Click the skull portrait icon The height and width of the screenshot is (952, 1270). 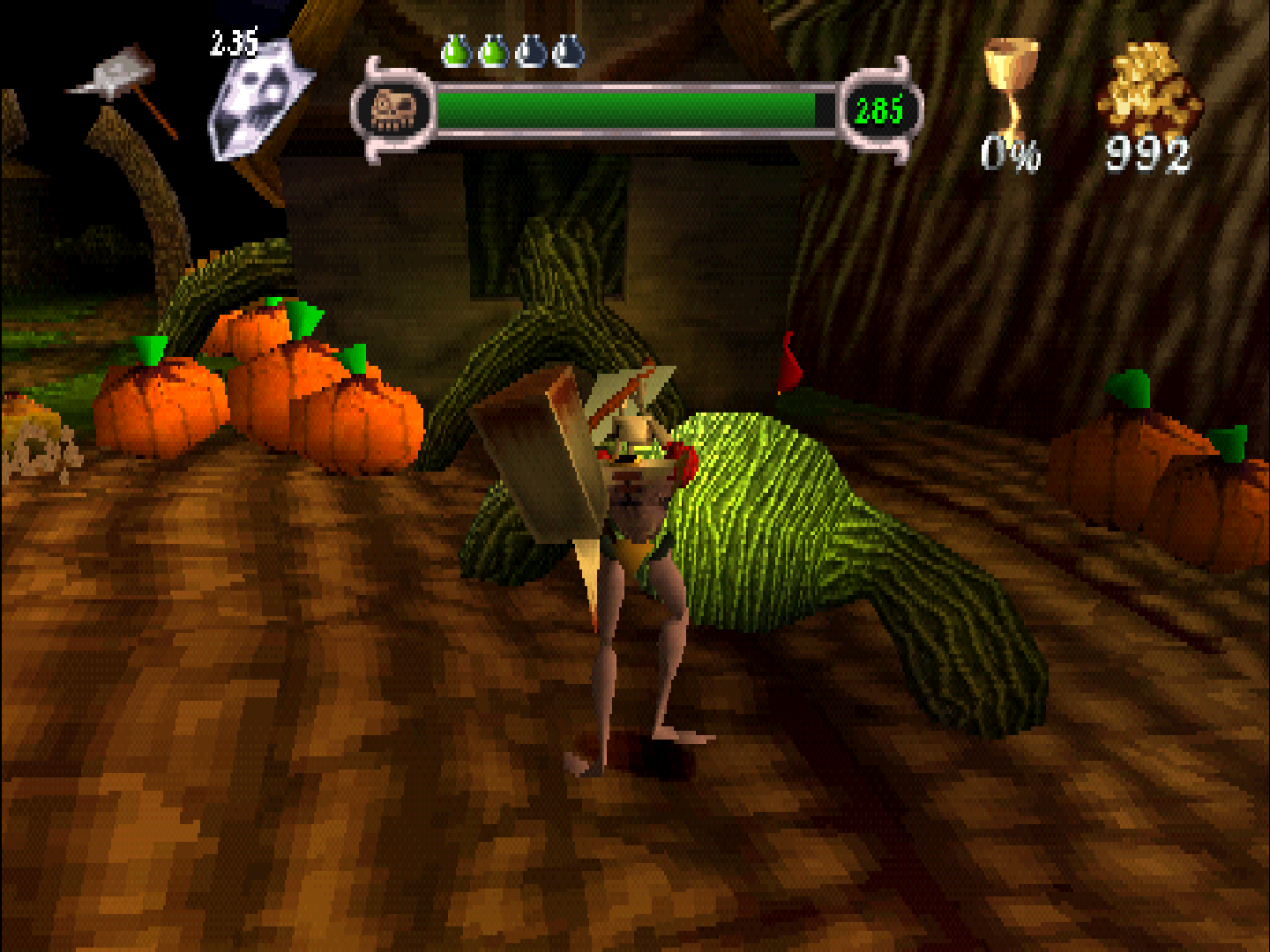(392, 110)
